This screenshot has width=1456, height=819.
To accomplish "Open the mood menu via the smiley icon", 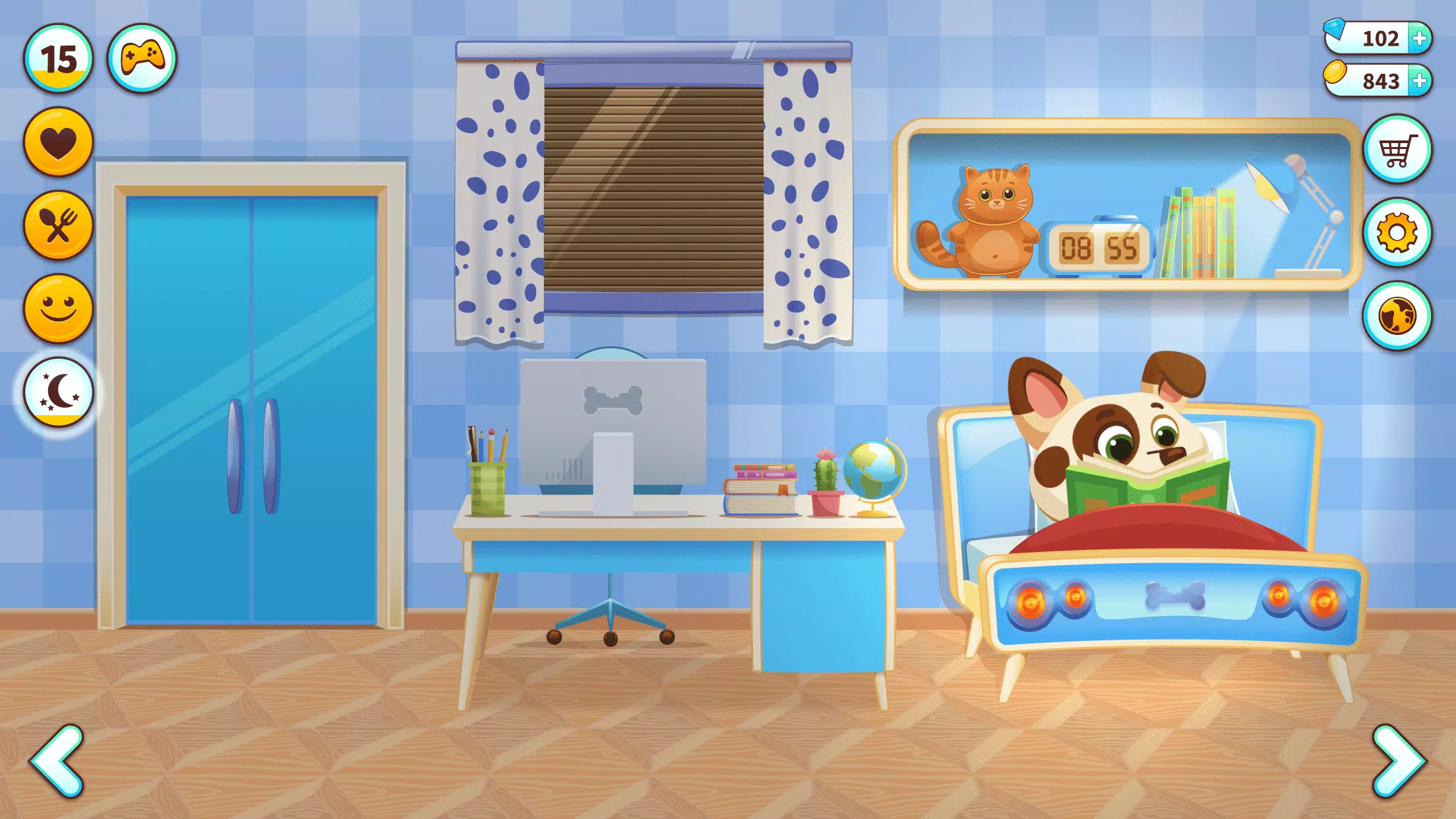I will 58,307.
